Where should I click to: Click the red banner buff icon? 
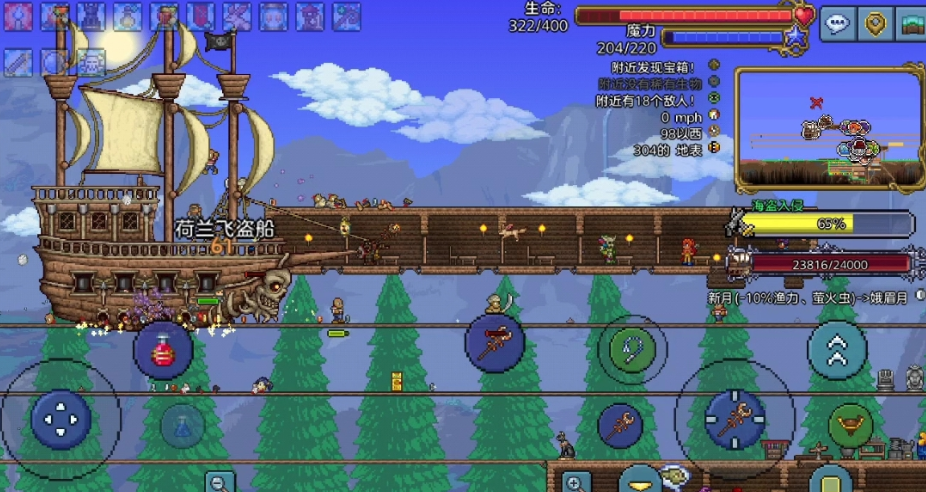200,16
